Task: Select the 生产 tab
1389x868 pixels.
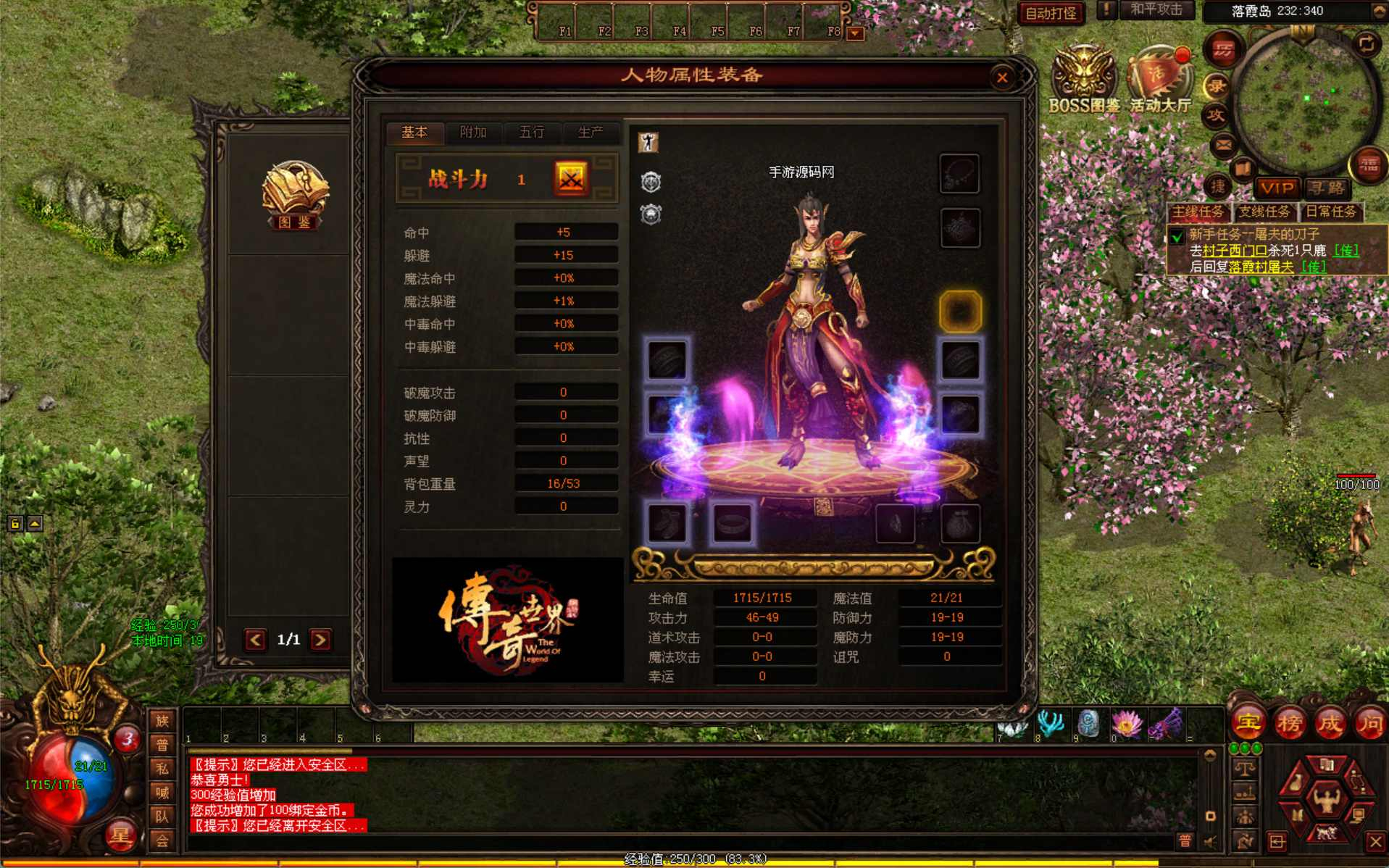Action: [590, 133]
